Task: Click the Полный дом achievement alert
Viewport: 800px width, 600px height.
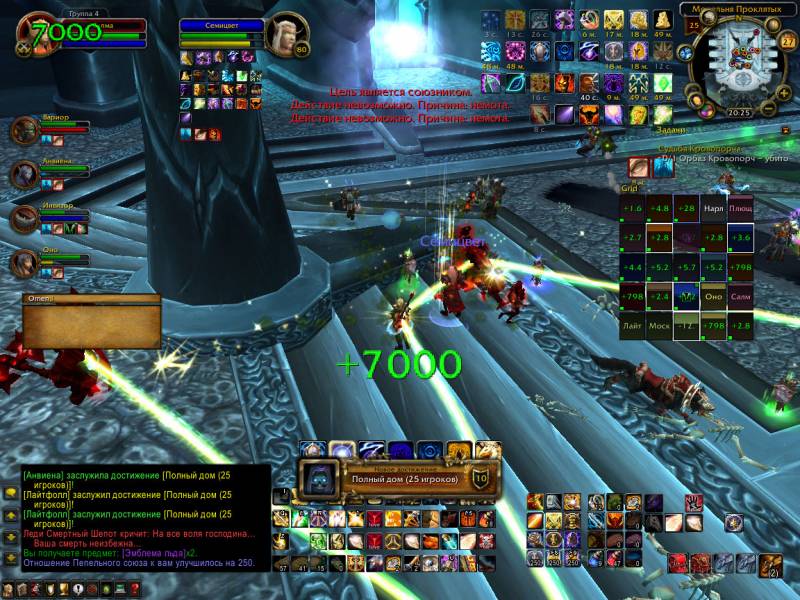Action: tap(400, 479)
